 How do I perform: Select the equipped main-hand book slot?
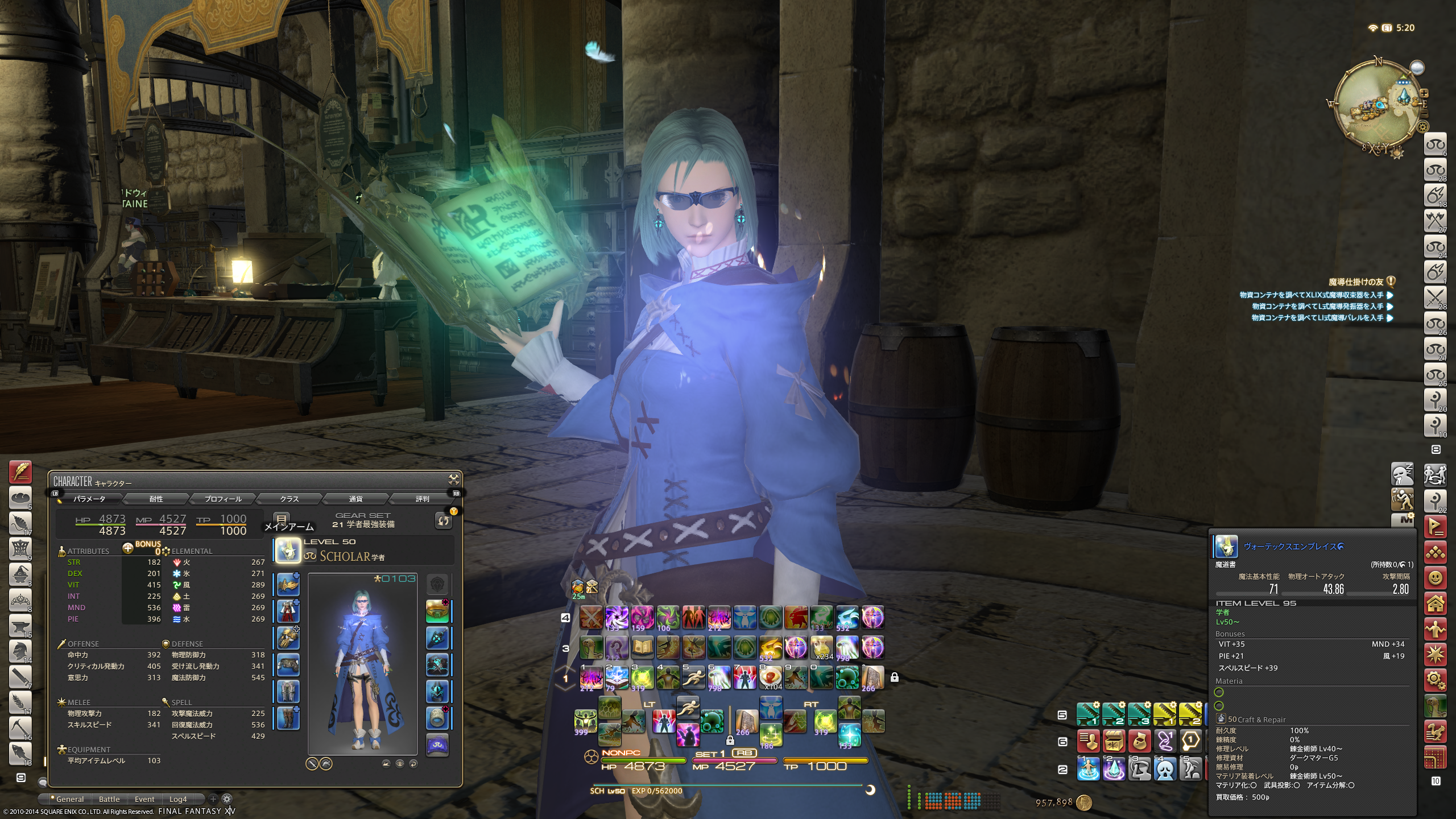click(x=288, y=551)
